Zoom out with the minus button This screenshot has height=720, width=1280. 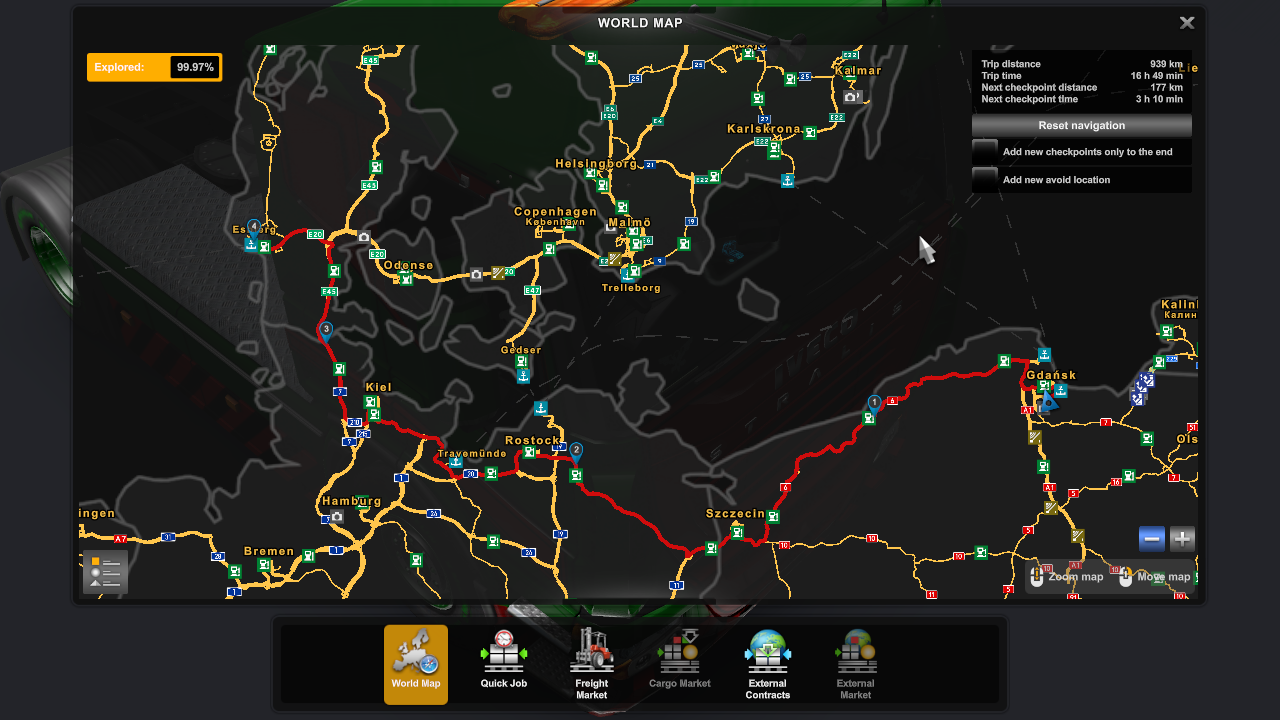[1151, 538]
